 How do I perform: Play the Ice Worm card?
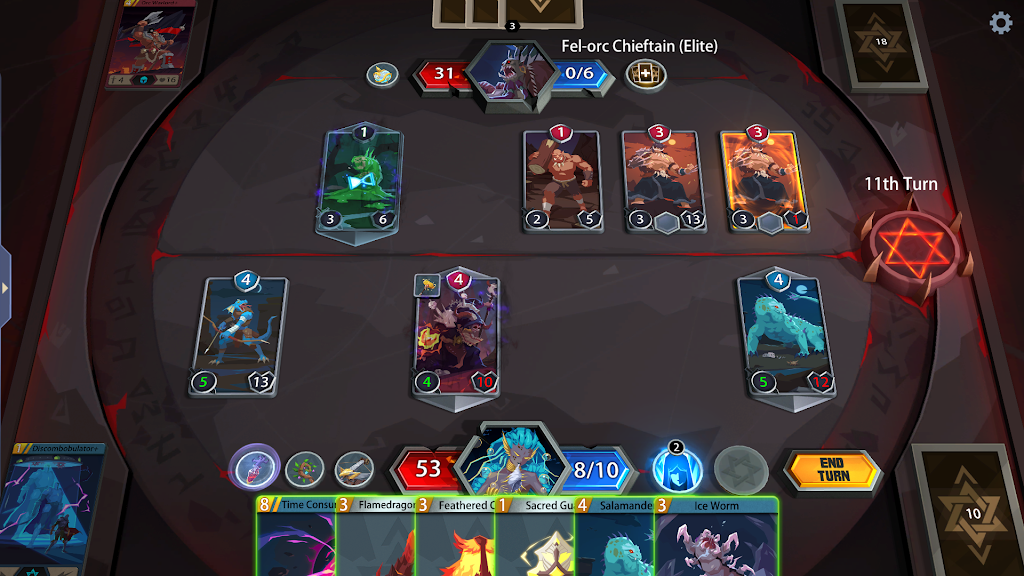pyautogui.click(x=716, y=540)
